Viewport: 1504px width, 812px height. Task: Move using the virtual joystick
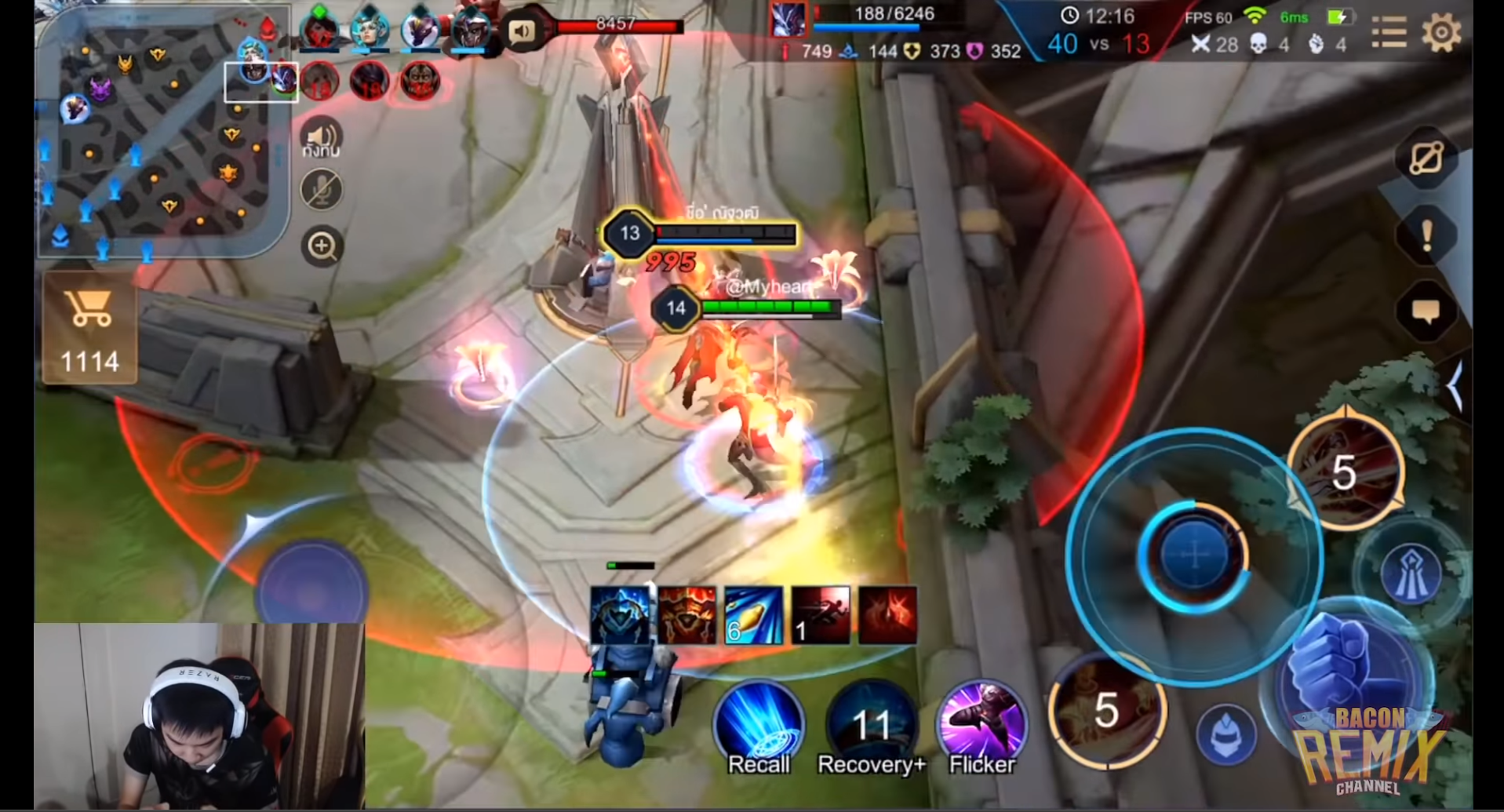point(312,584)
